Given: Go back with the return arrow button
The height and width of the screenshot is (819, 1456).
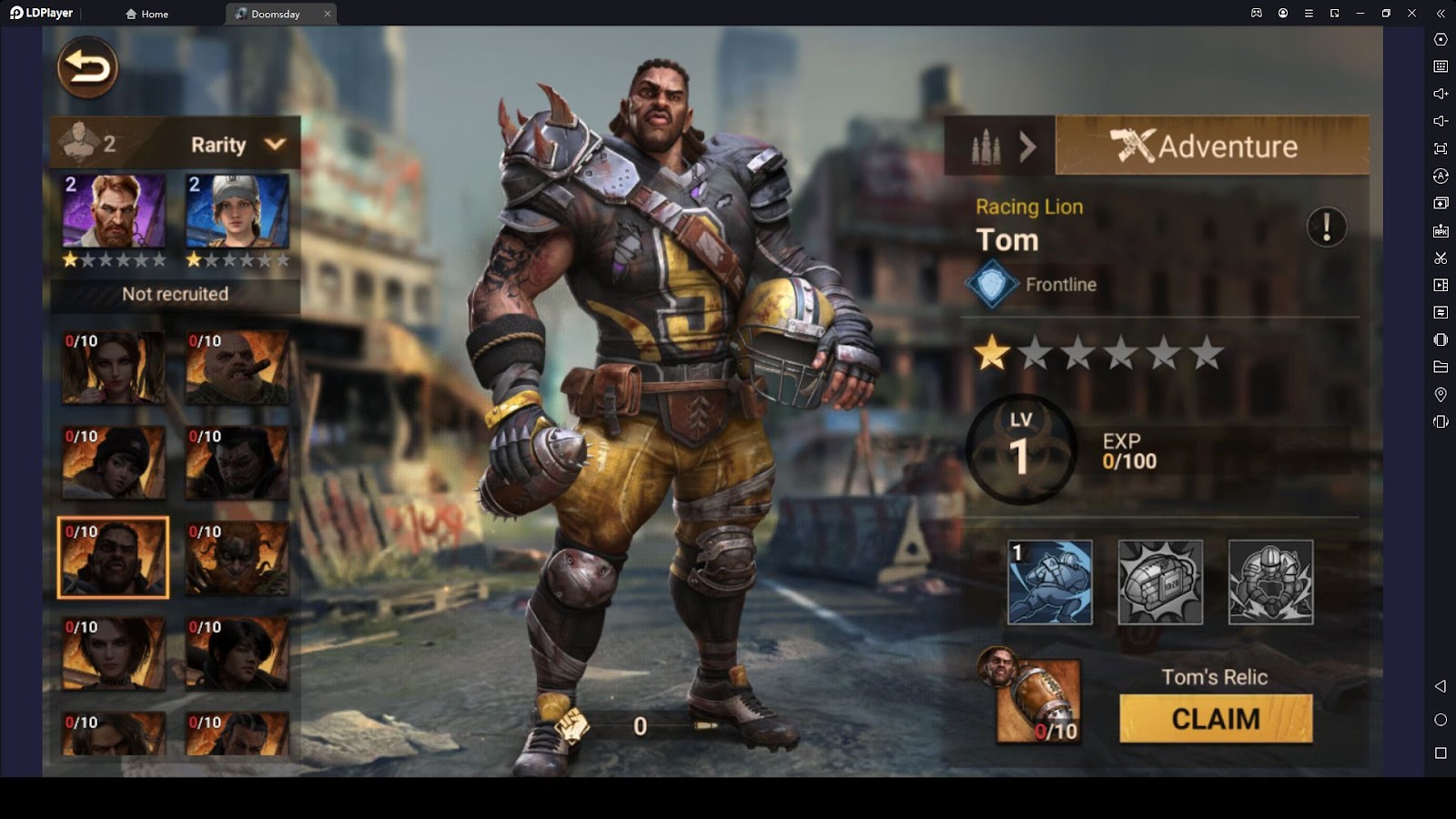Looking at the screenshot, I should (87, 67).
